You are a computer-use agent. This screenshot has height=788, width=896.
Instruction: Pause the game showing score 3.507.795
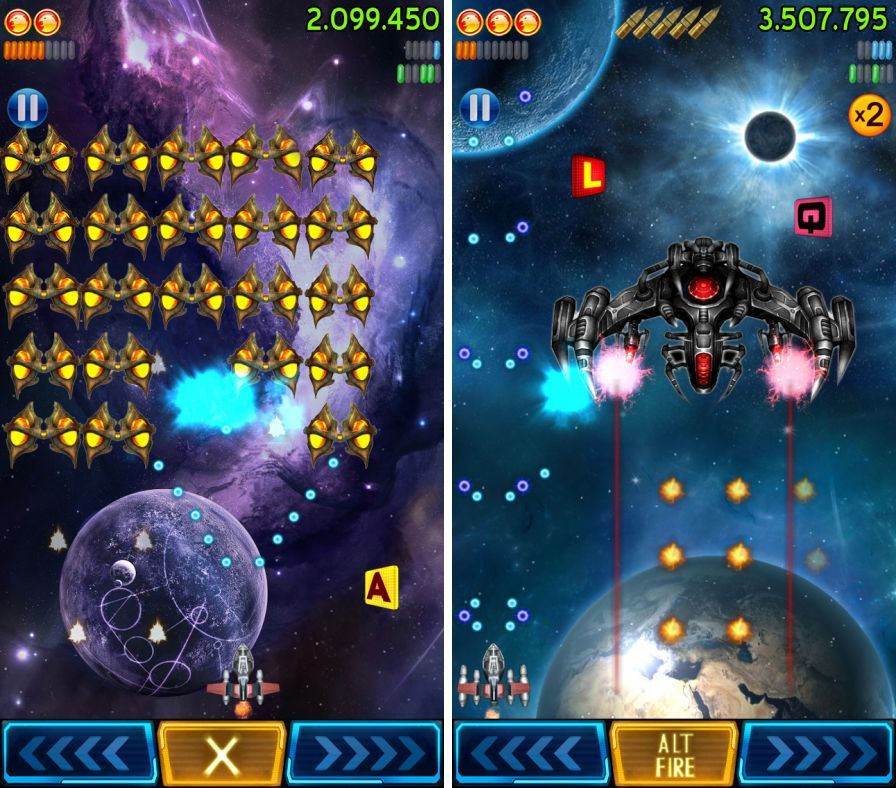479,107
